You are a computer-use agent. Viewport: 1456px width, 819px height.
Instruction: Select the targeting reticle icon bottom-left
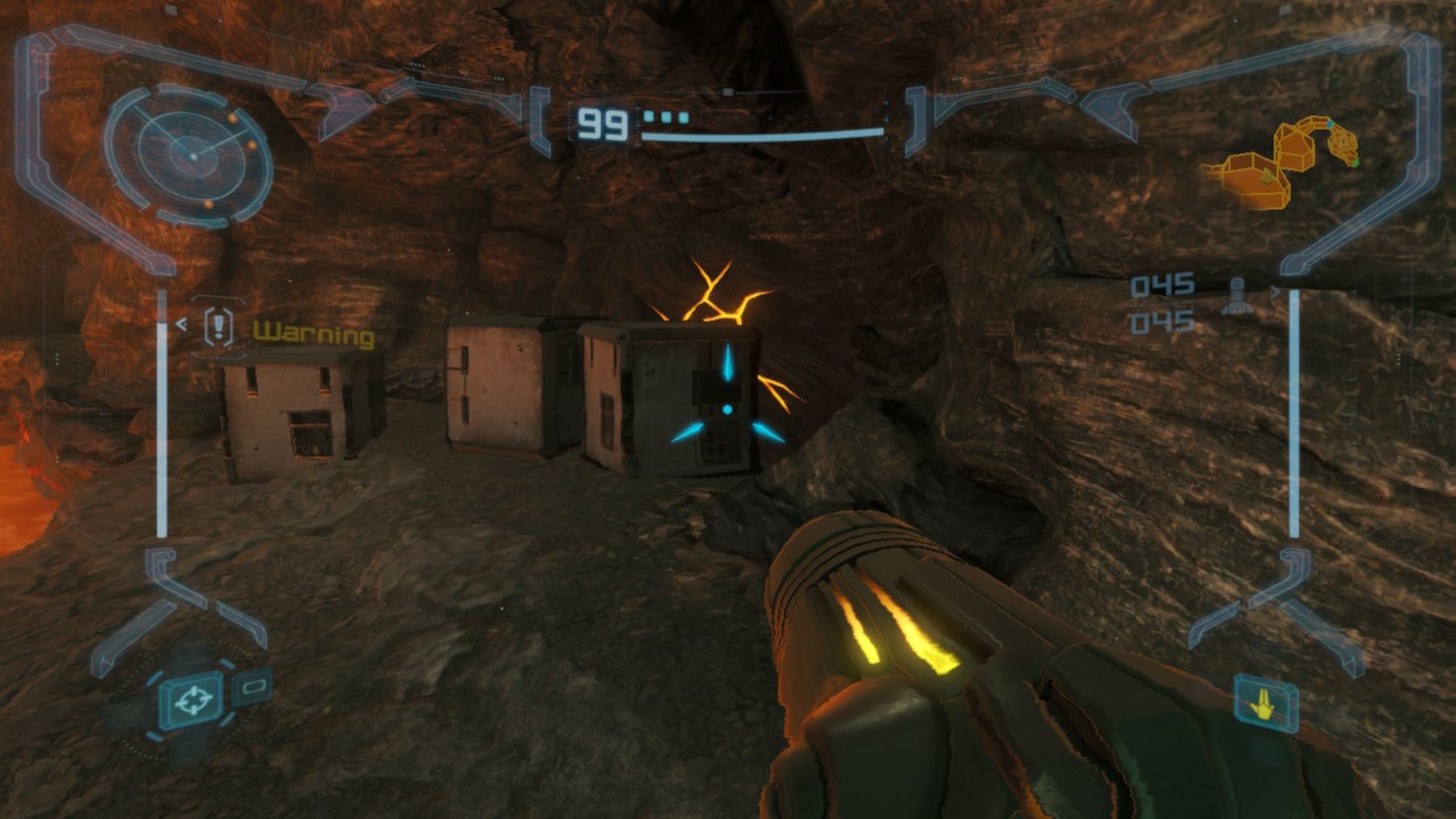tap(193, 700)
